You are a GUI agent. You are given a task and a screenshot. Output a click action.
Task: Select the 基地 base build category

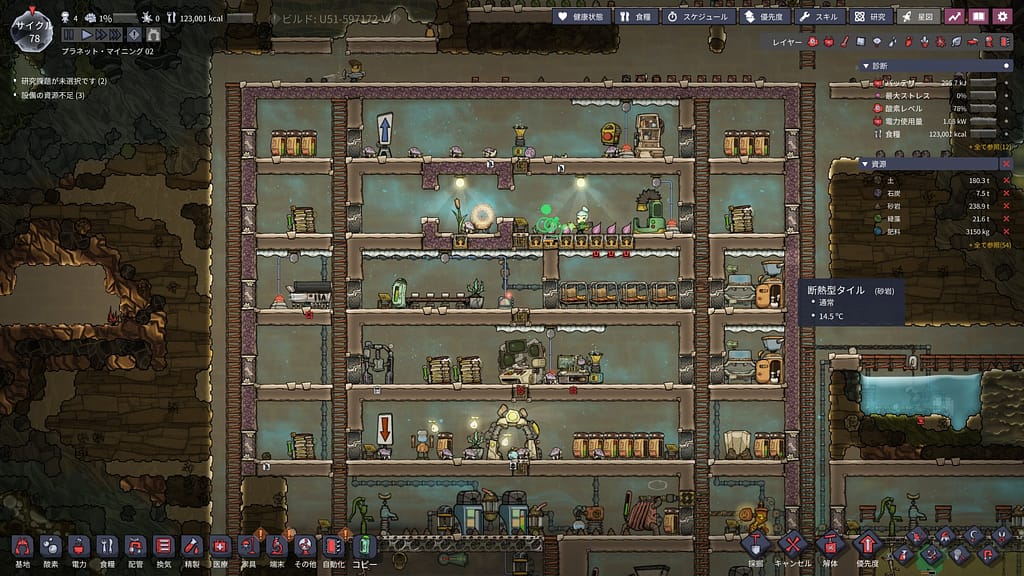[x=22, y=548]
